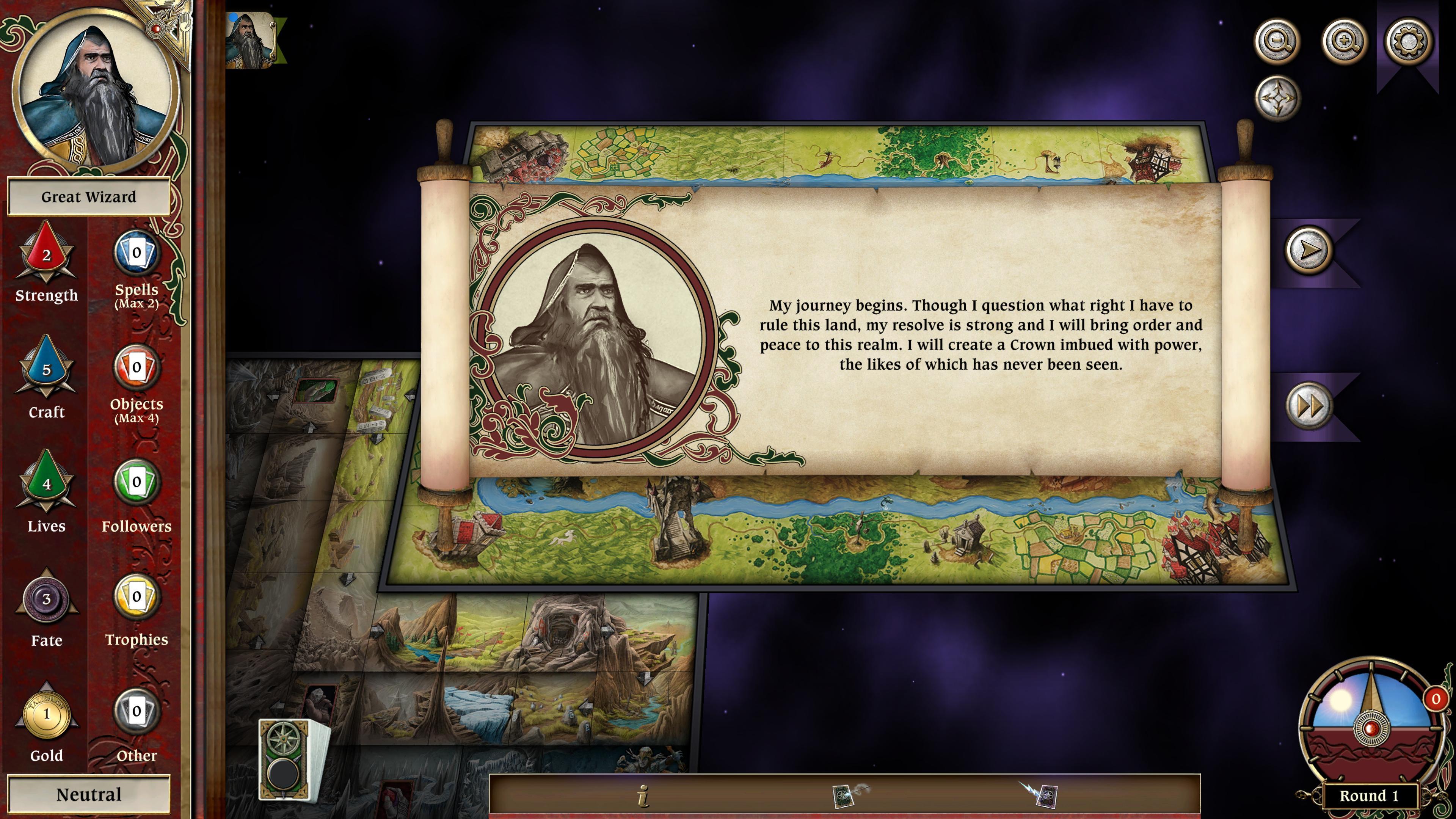This screenshot has height=819, width=1456.
Task: View the Trophies card stack
Action: pyautogui.click(x=136, y=597)
